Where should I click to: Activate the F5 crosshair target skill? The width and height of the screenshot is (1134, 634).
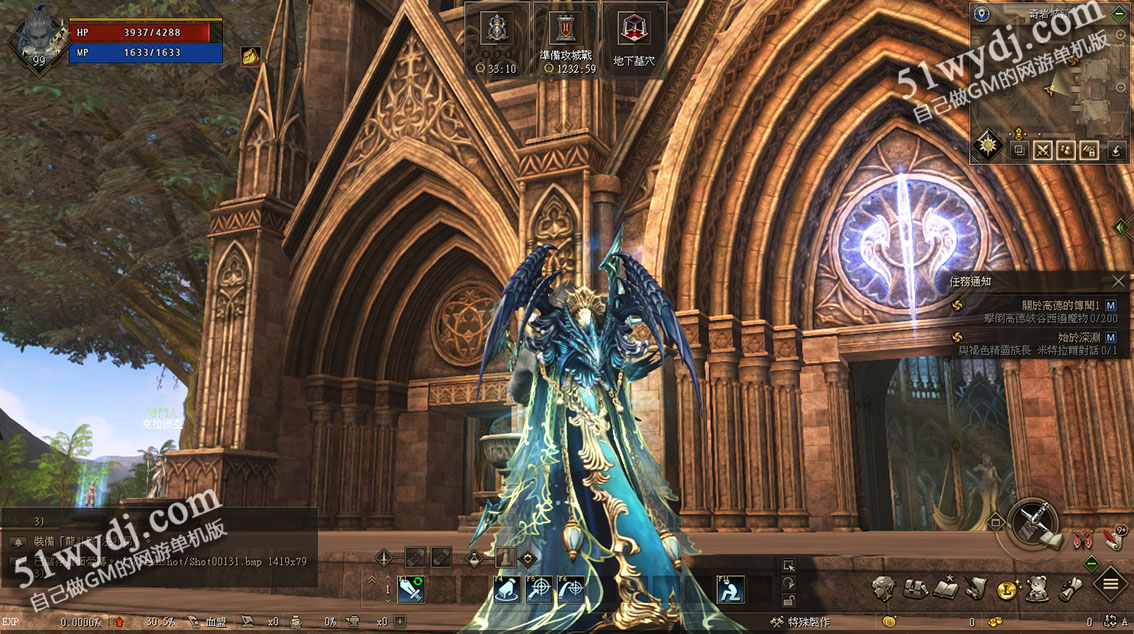click(x=539, y=590)
